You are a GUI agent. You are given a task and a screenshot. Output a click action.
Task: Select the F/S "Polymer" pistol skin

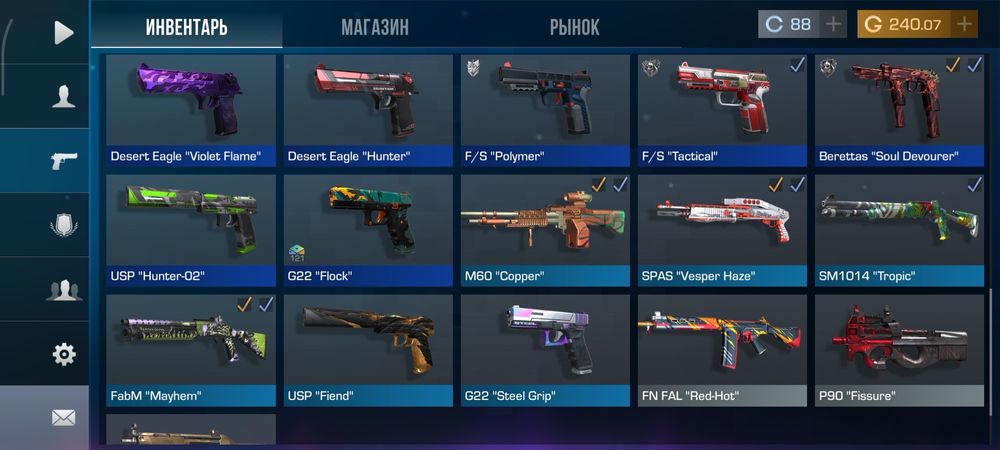tap(545, 110)
